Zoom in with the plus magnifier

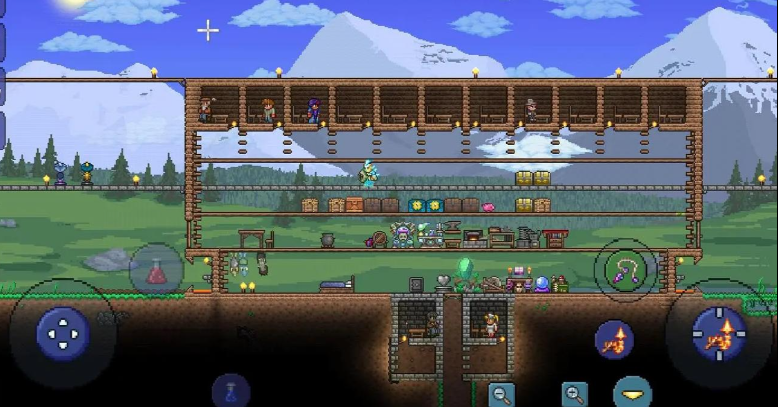(x=574, y=393)
